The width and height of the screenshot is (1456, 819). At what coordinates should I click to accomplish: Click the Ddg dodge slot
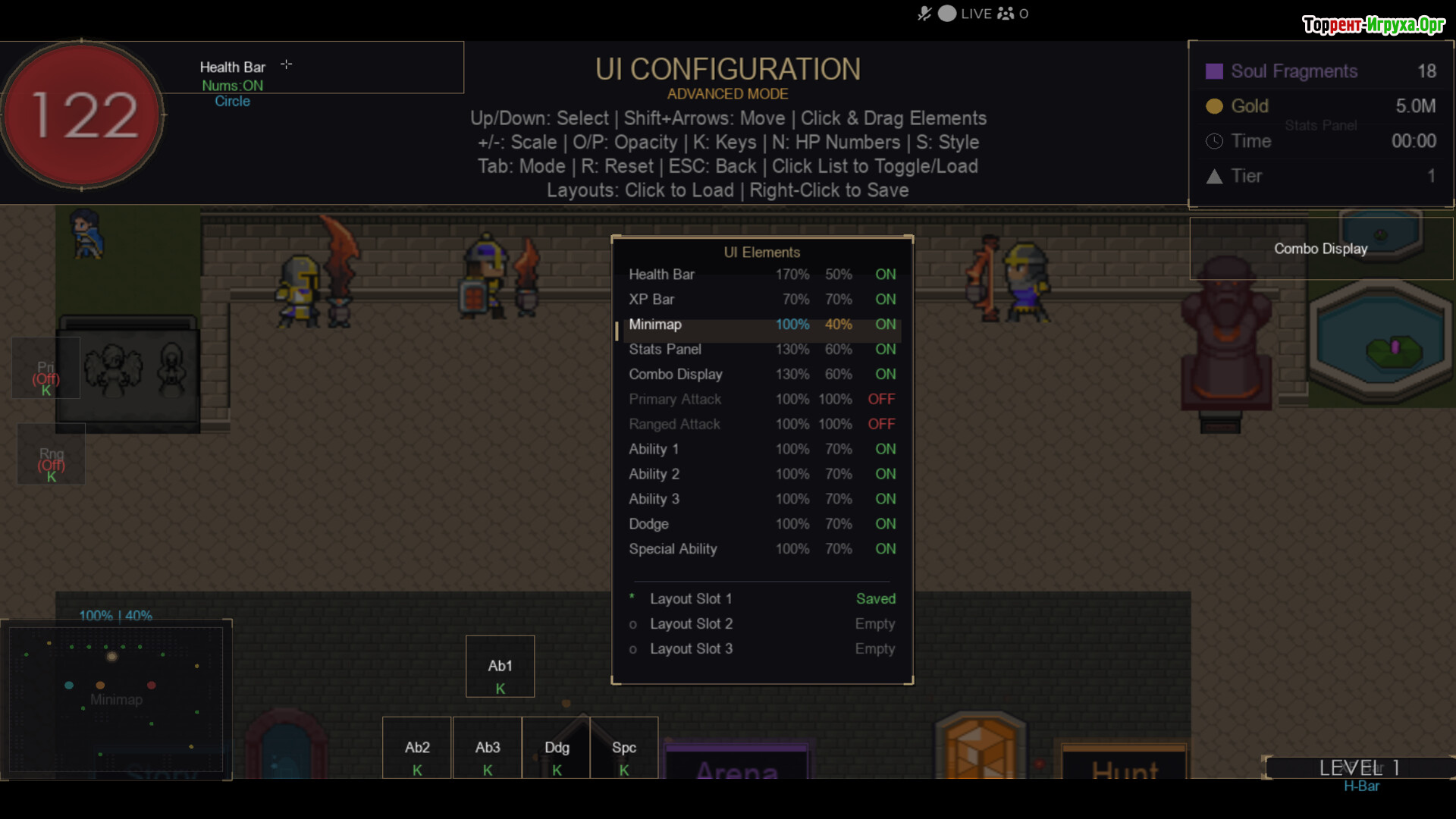557,748
